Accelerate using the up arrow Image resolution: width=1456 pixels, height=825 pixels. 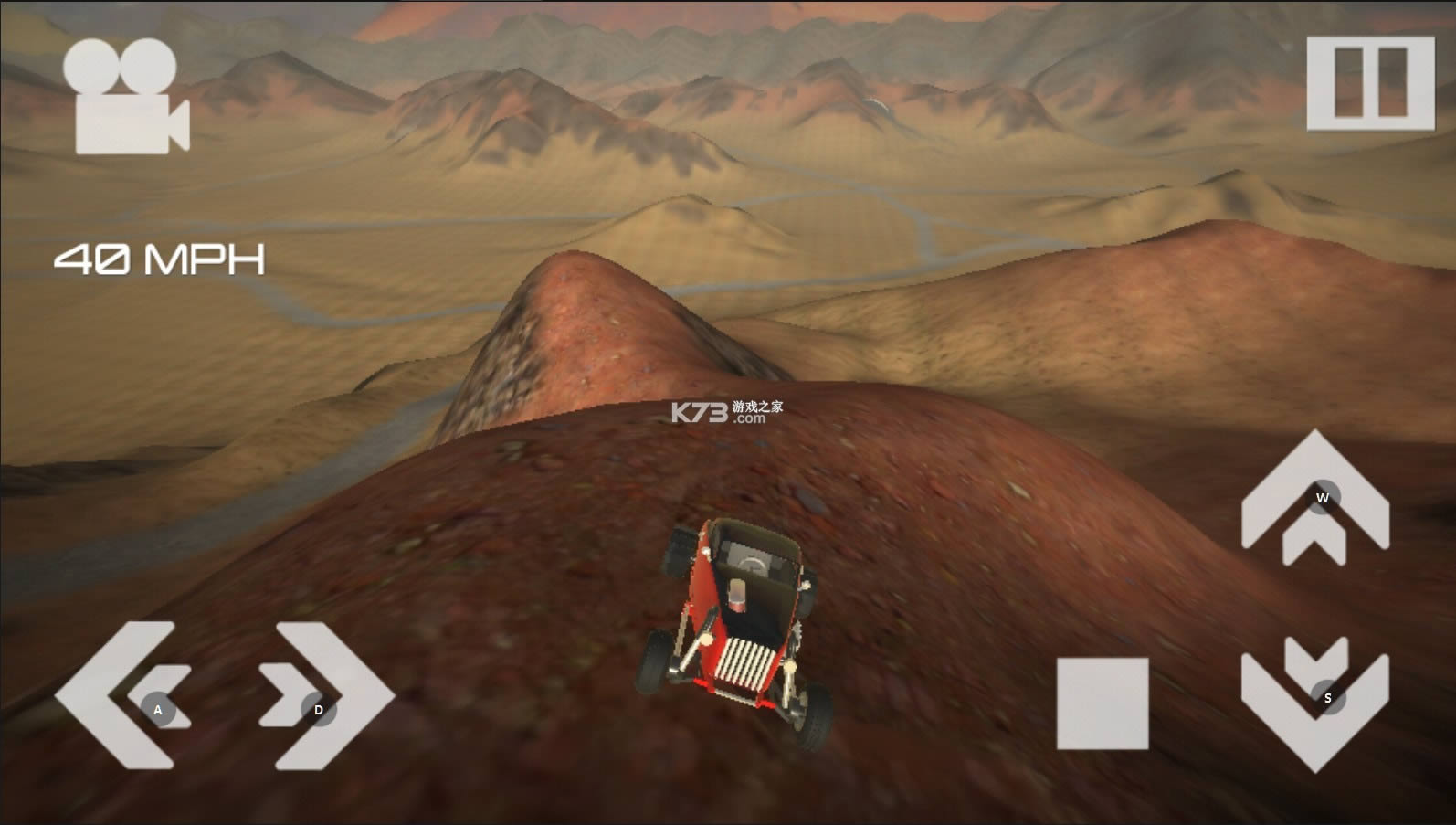pyautogui.click(x=1314, y=496)
